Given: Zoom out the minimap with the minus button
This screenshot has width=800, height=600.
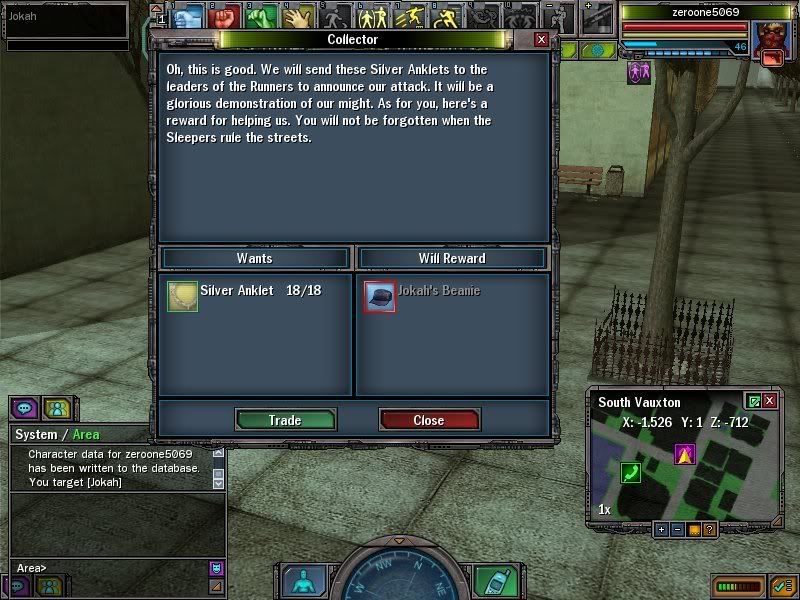Looking at the screenshot, I should (677, 529).
